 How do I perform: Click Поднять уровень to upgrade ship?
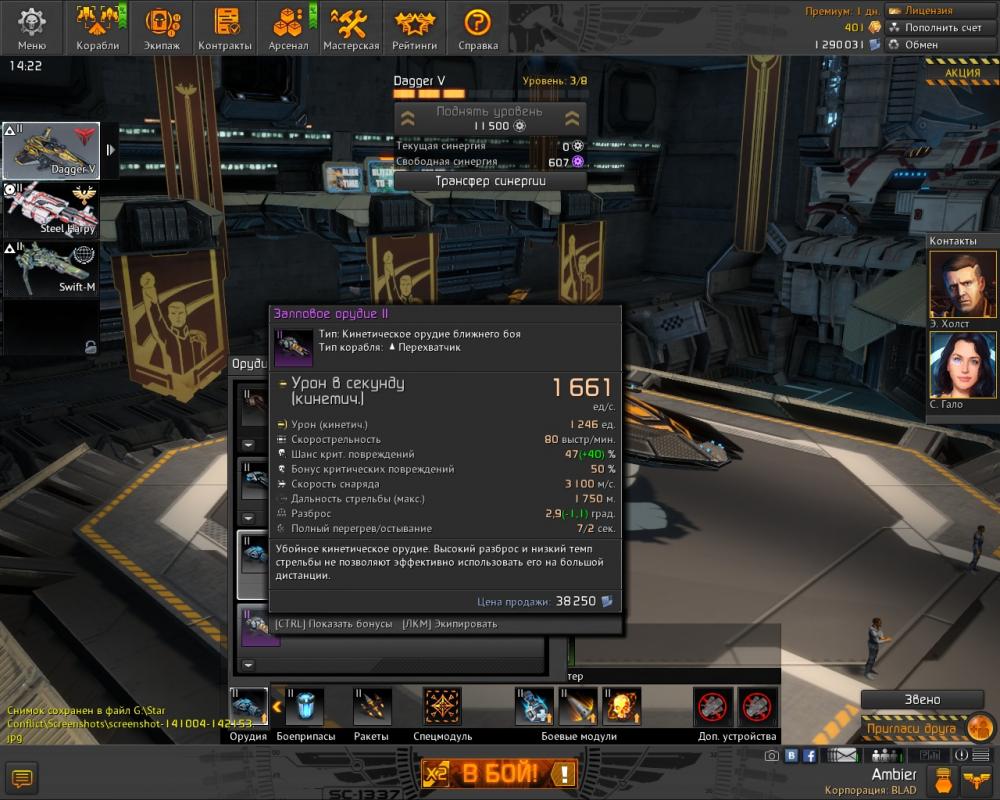(x=489, y=118)
